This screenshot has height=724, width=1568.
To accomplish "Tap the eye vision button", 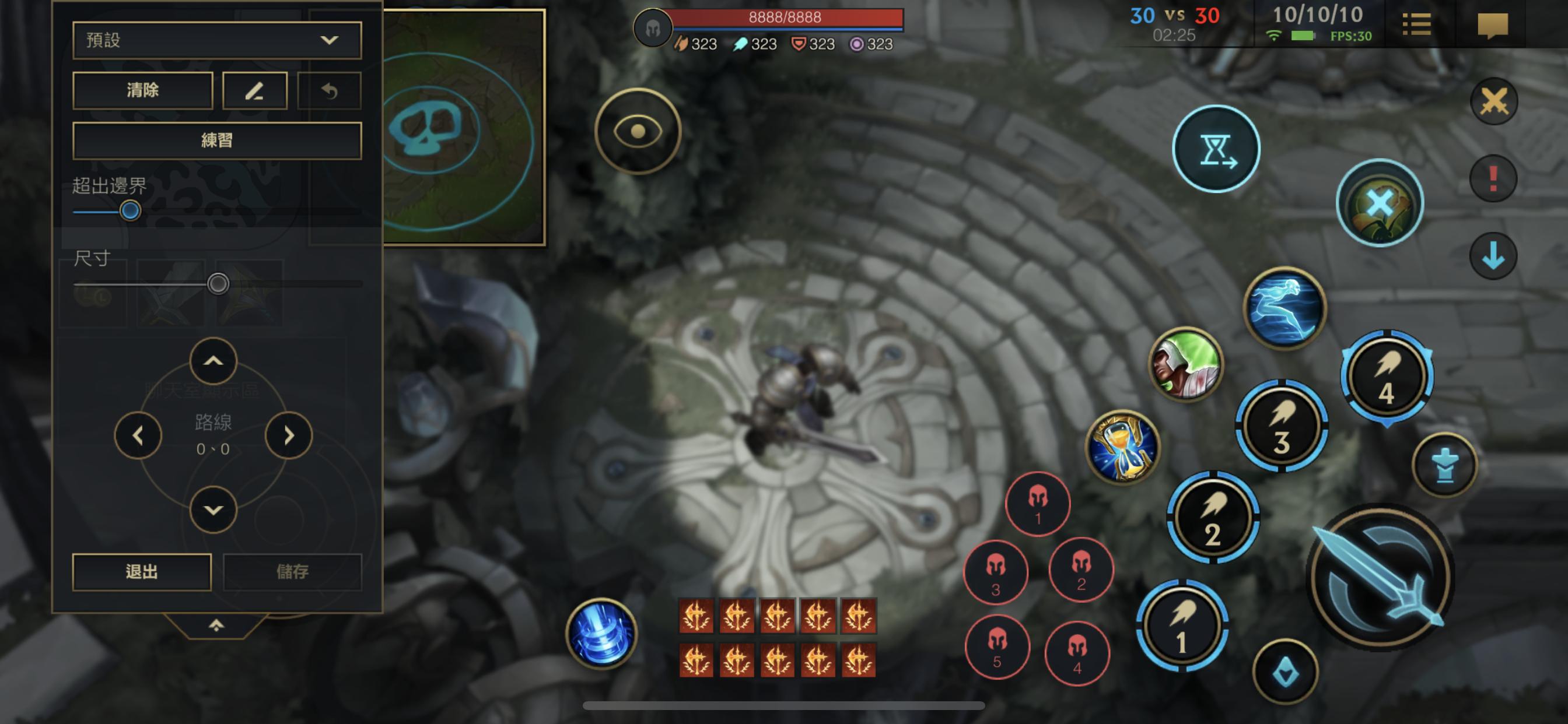I will click(x=638, y=131).
